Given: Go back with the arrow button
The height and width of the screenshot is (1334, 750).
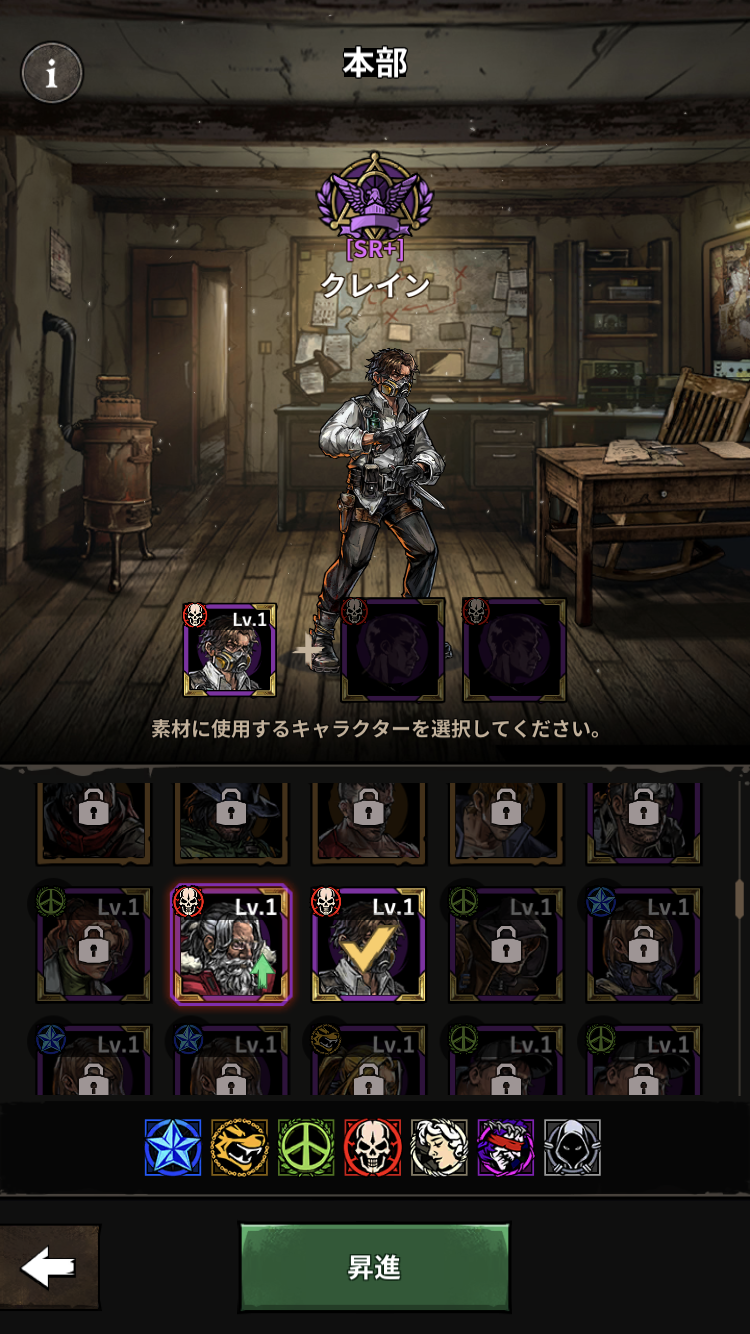Looking at the screenshot, I should [49, 1267].
